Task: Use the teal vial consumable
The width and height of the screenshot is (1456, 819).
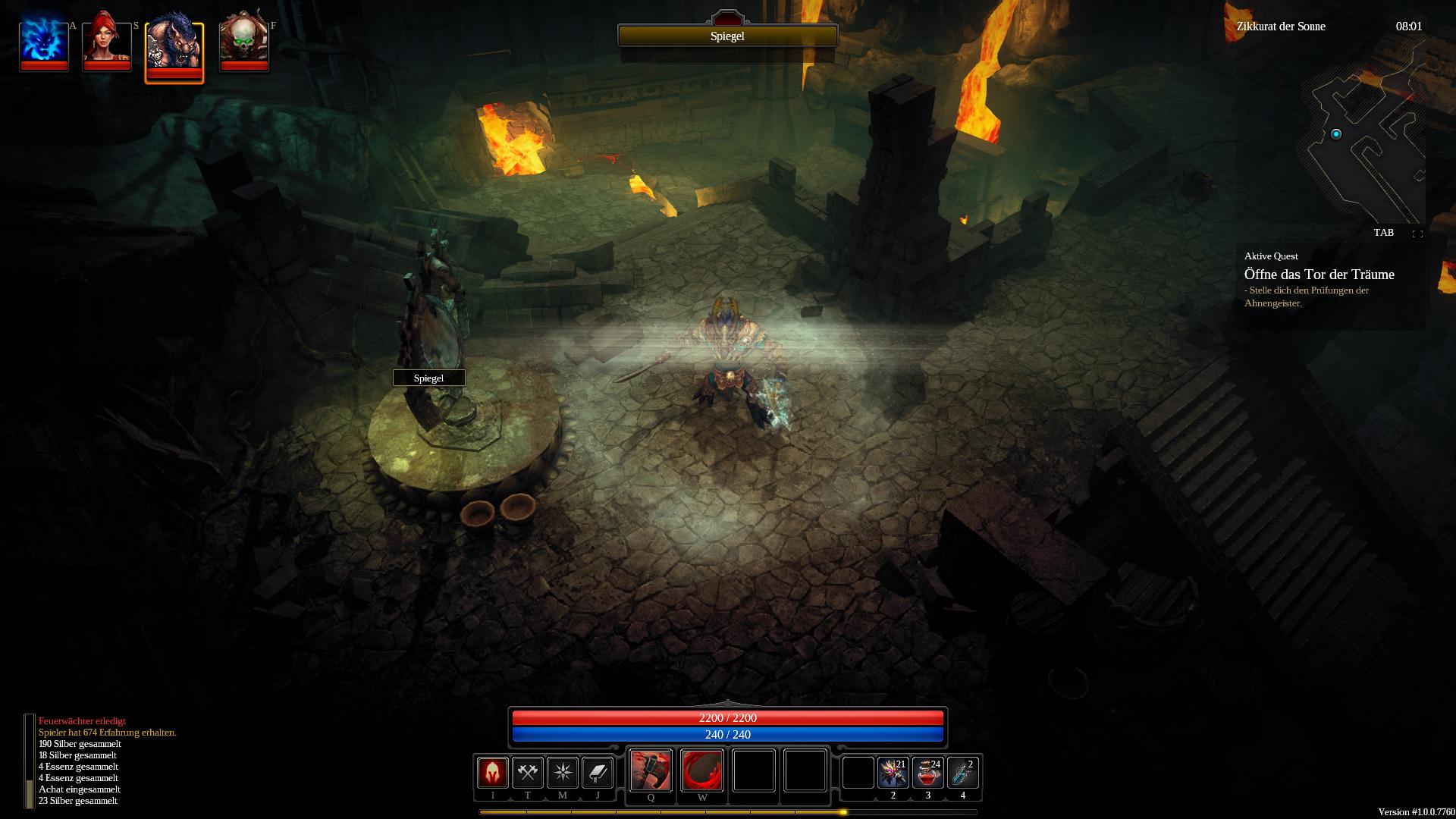Action: (x=962, y=773)
